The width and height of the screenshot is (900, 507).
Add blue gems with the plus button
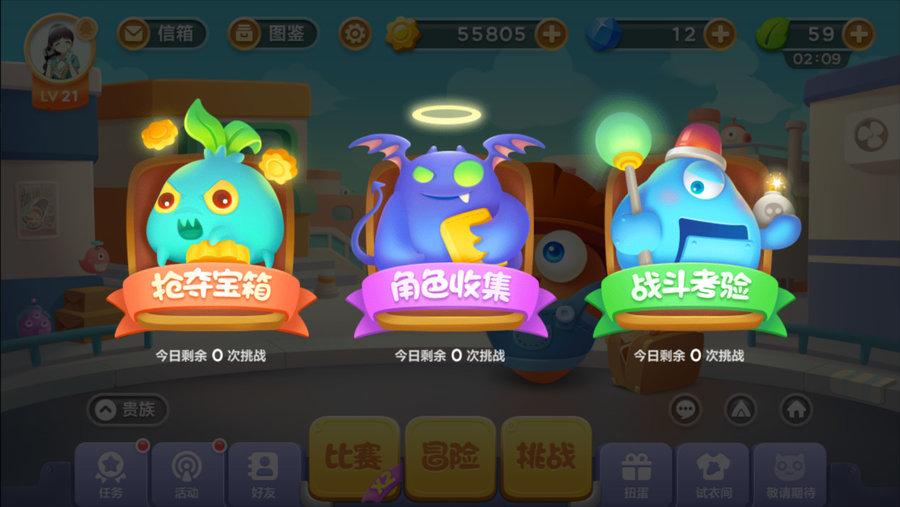[x=719, y=34]
